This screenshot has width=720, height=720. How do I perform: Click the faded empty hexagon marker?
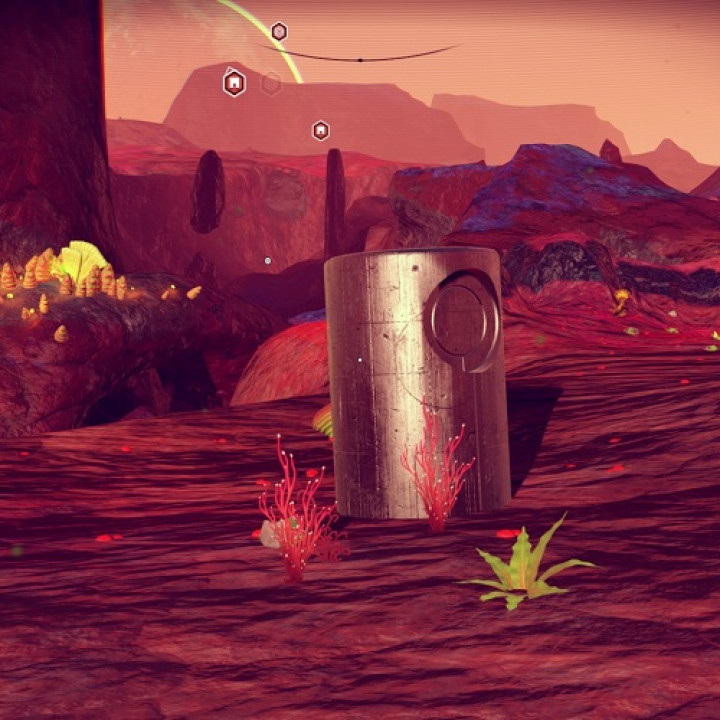click(271, 83)
